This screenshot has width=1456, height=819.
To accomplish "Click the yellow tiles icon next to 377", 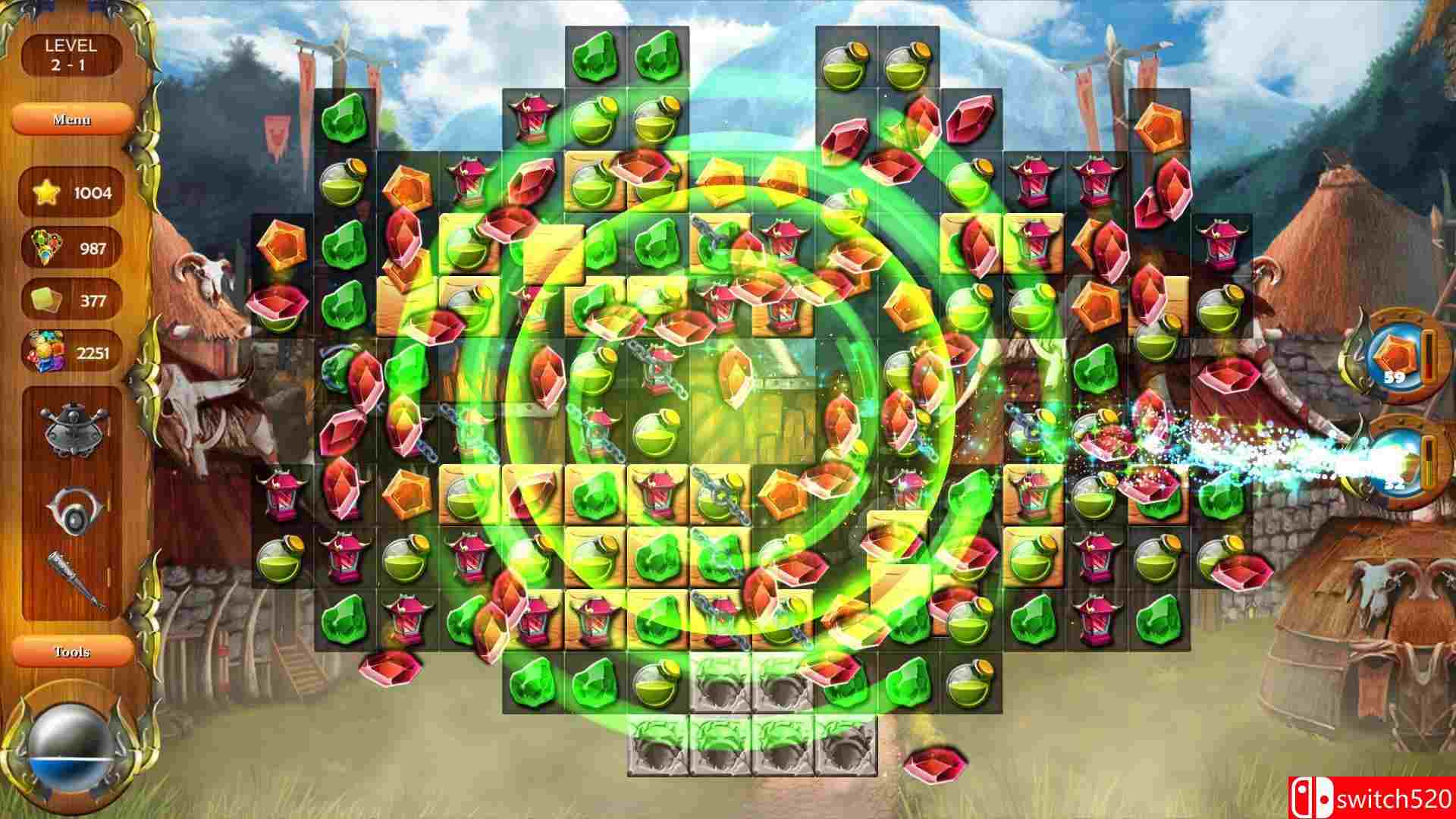I will coord(47,298).
